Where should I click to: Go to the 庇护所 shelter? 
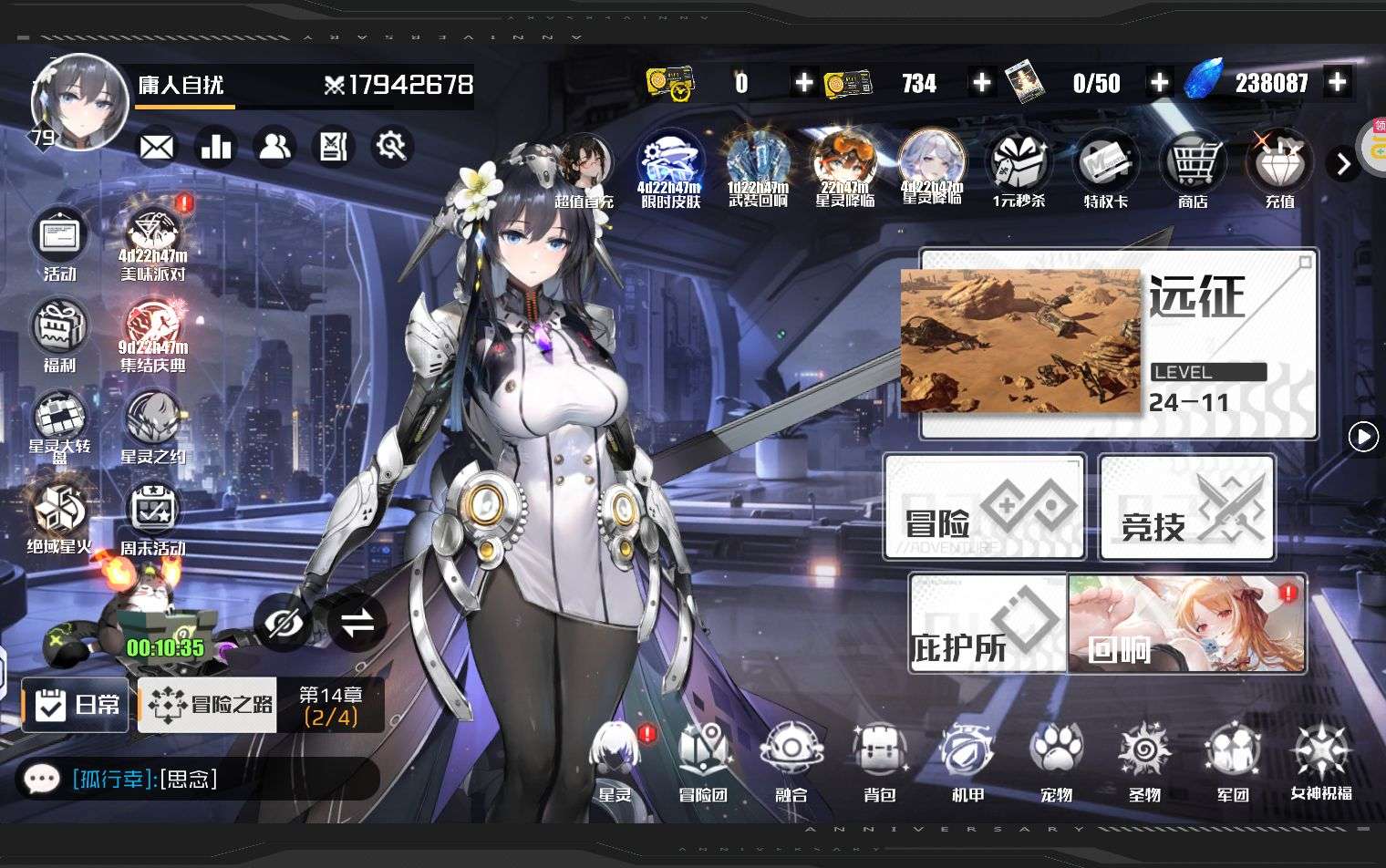coord(988,624)
